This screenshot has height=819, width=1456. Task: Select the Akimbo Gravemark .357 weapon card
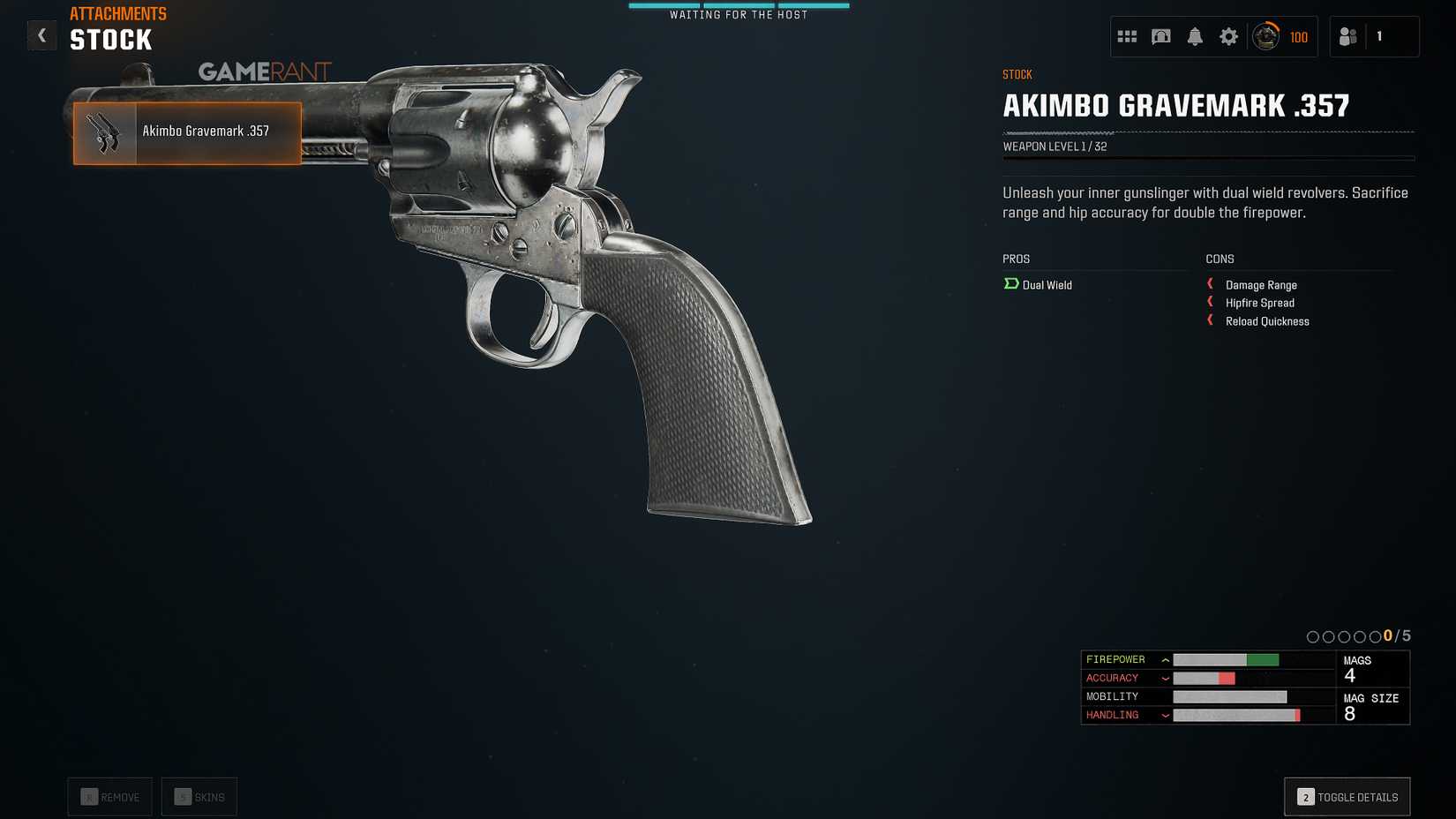point(186,133)
